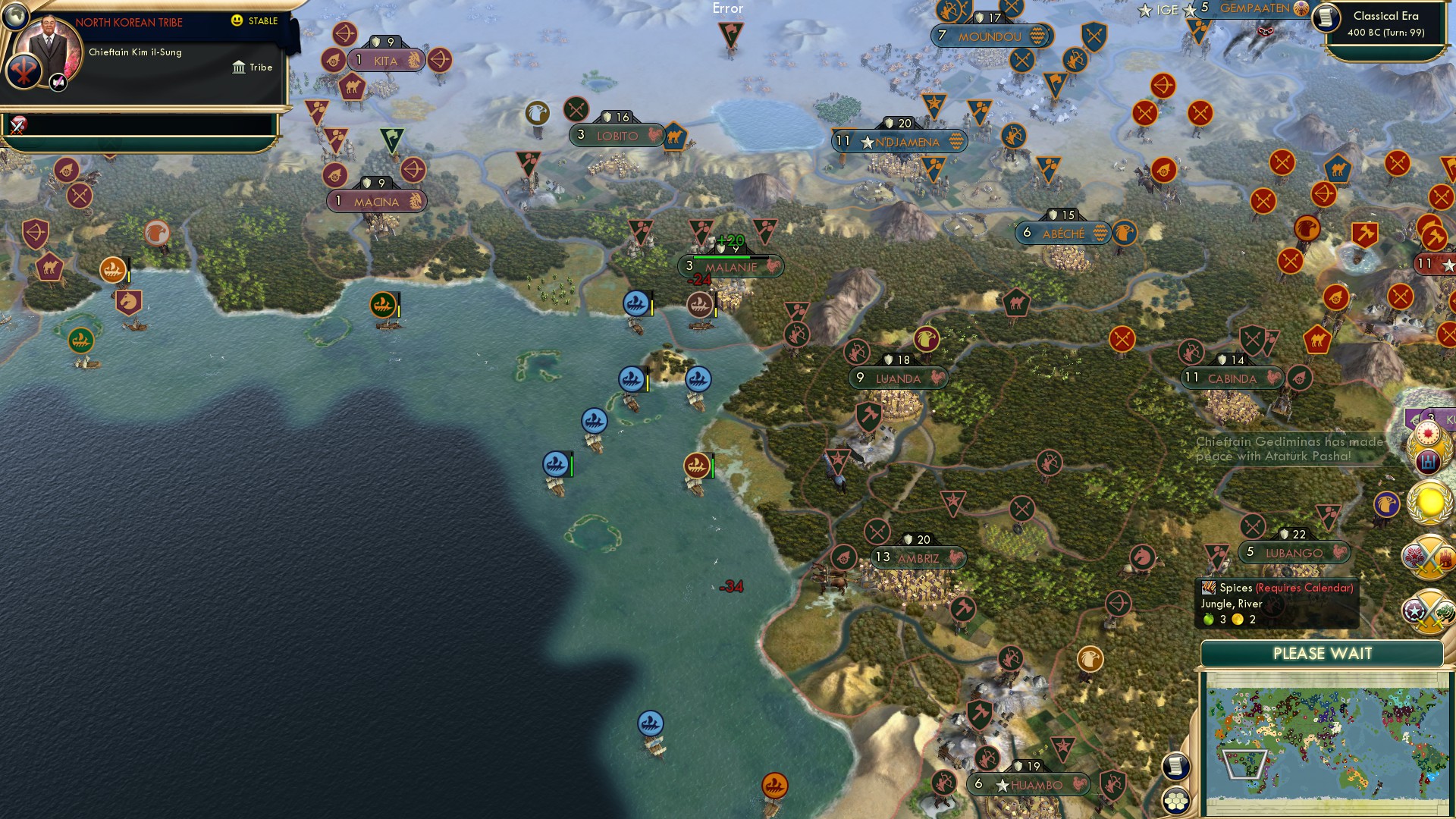The image size is (1456, 819).
Task: Open Chieftain Kim il-Sung's leader portrait
Action: [49, 53]
